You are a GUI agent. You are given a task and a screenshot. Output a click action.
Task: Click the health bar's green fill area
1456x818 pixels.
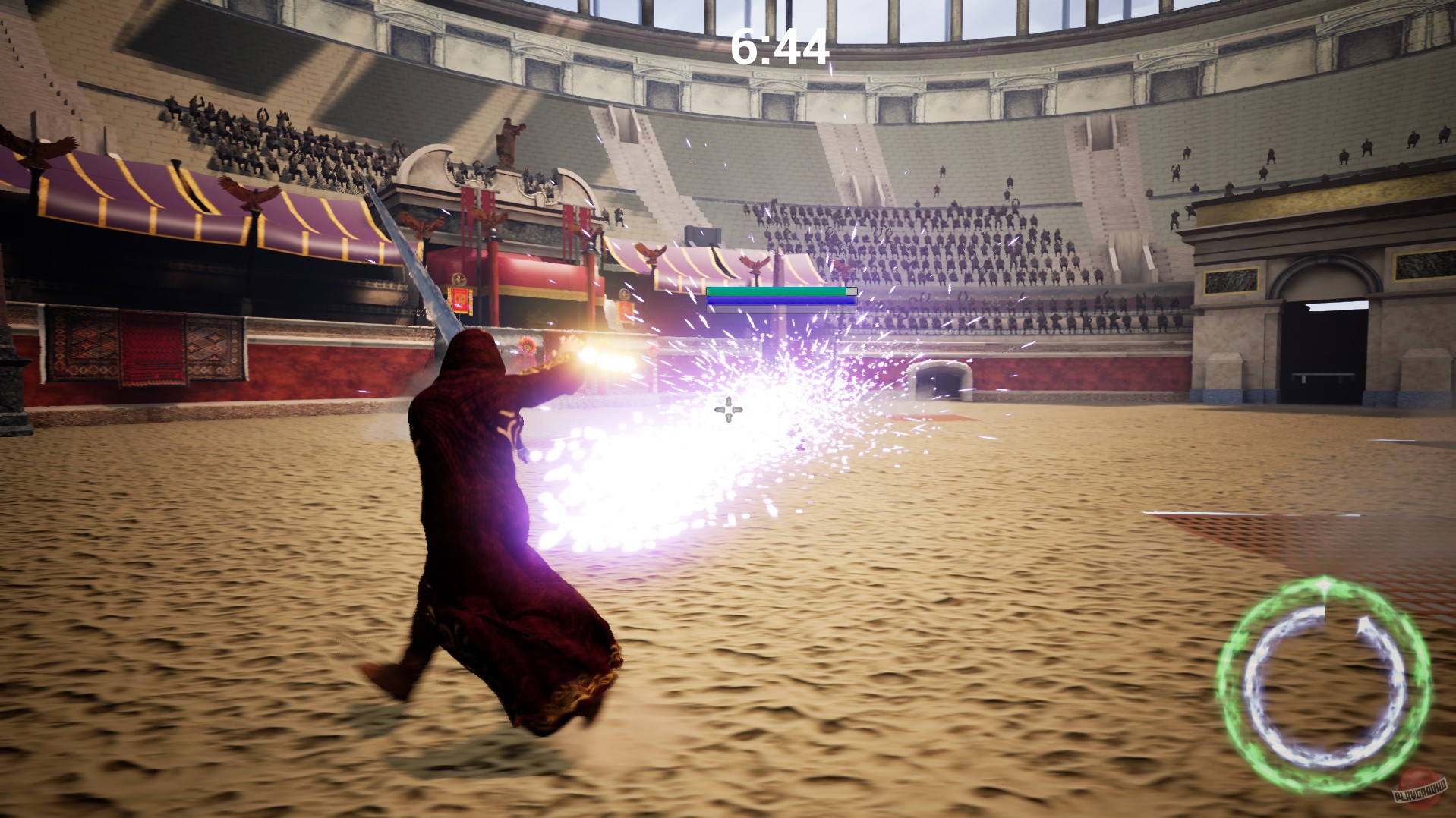(x=774, y=291)
